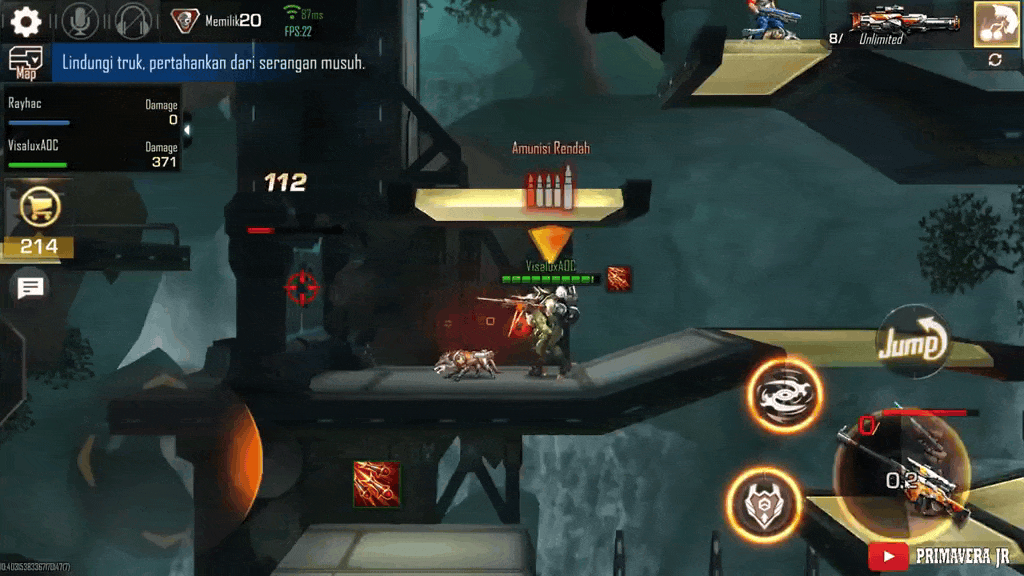Tap the Jump button
This screenshot has height=576, width=1024.
[912, 344]
